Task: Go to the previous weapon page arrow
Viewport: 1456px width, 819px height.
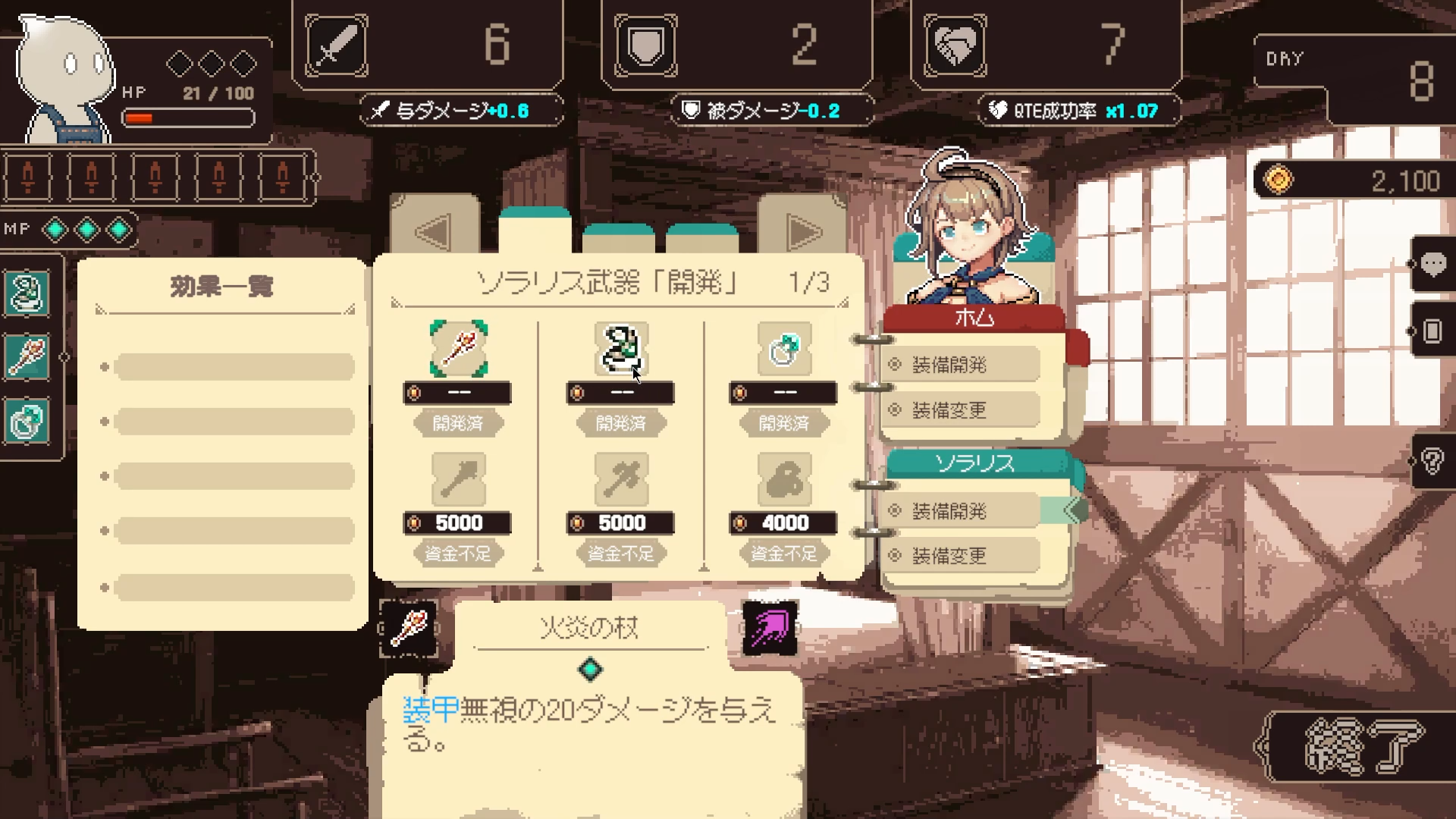Action: pos(435,231)
